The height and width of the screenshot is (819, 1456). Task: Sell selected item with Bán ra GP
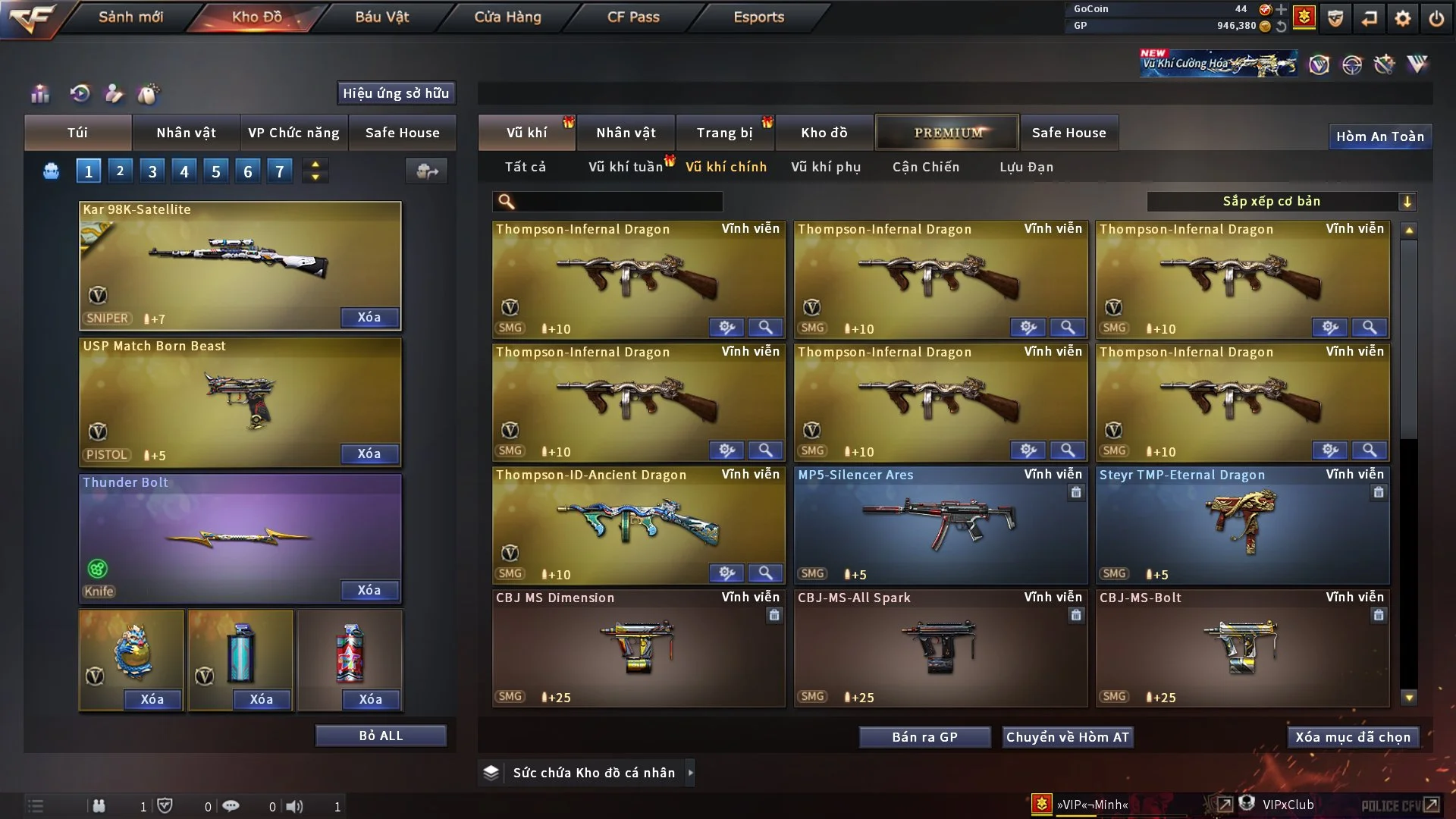tap(924, 737)
